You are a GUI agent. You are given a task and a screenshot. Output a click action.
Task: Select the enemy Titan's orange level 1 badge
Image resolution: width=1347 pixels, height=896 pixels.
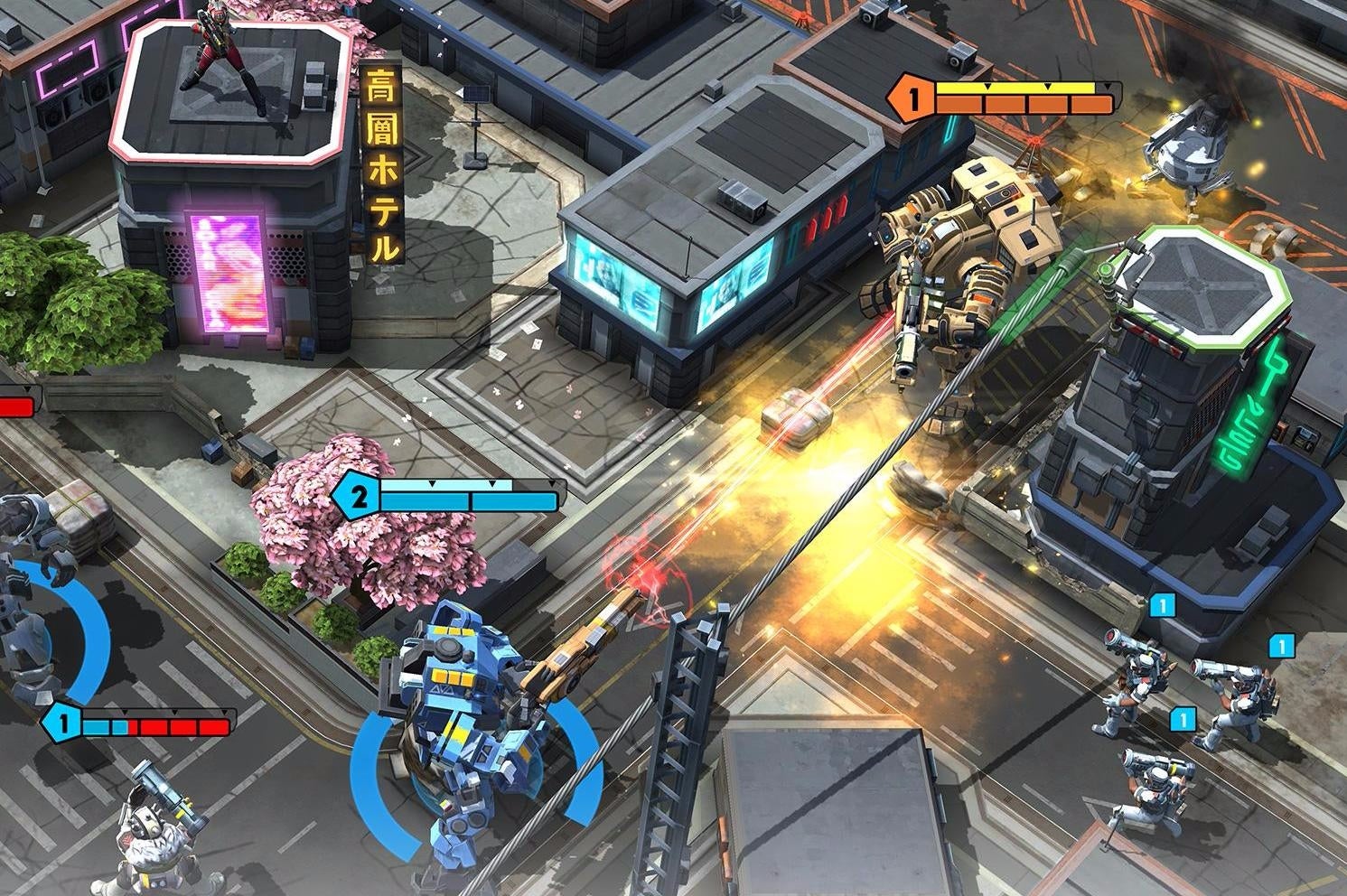pyautogui.click(x=915, y=98)
